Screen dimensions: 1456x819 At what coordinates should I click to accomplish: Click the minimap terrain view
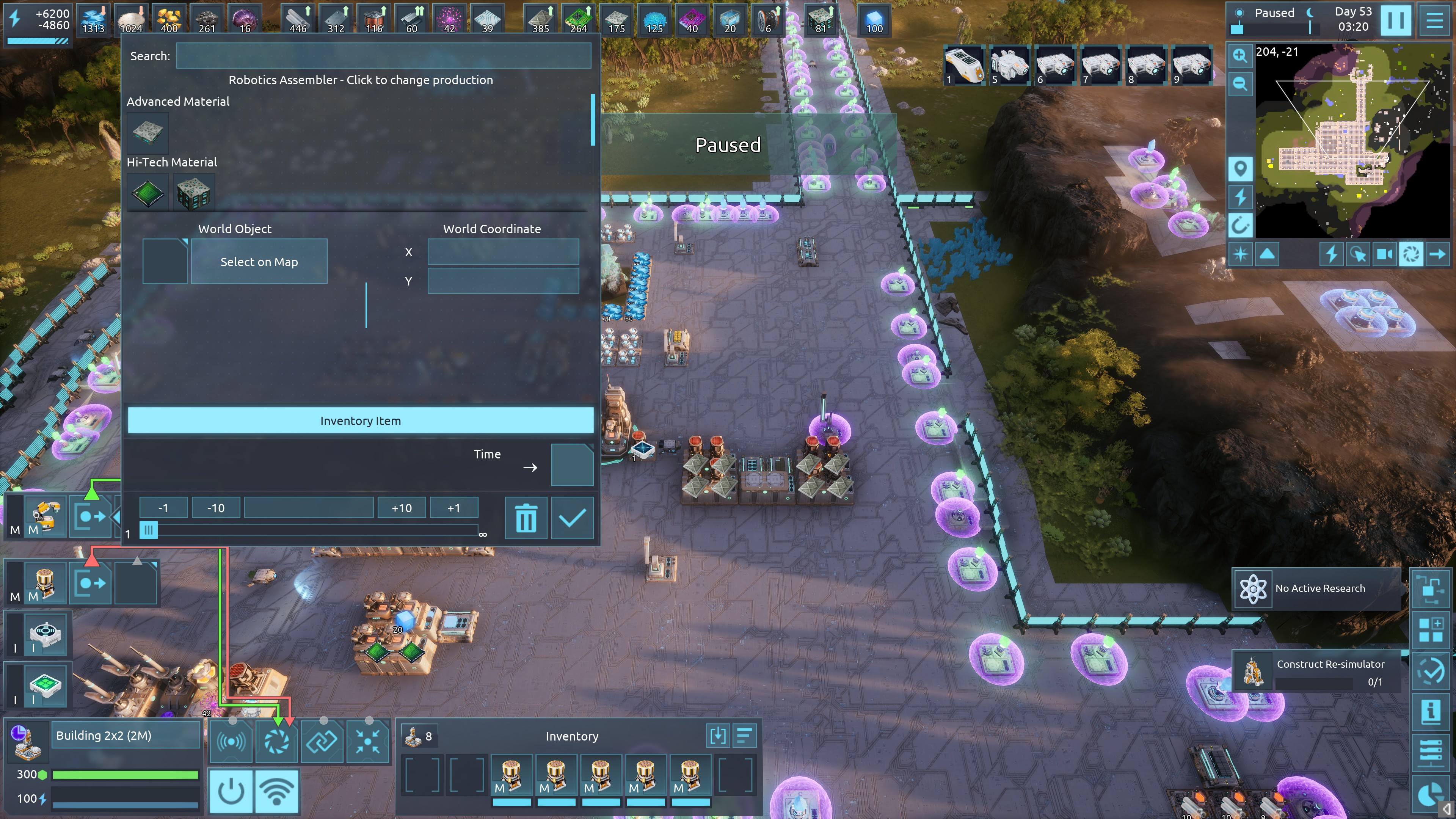click(x=1353, y=141)
